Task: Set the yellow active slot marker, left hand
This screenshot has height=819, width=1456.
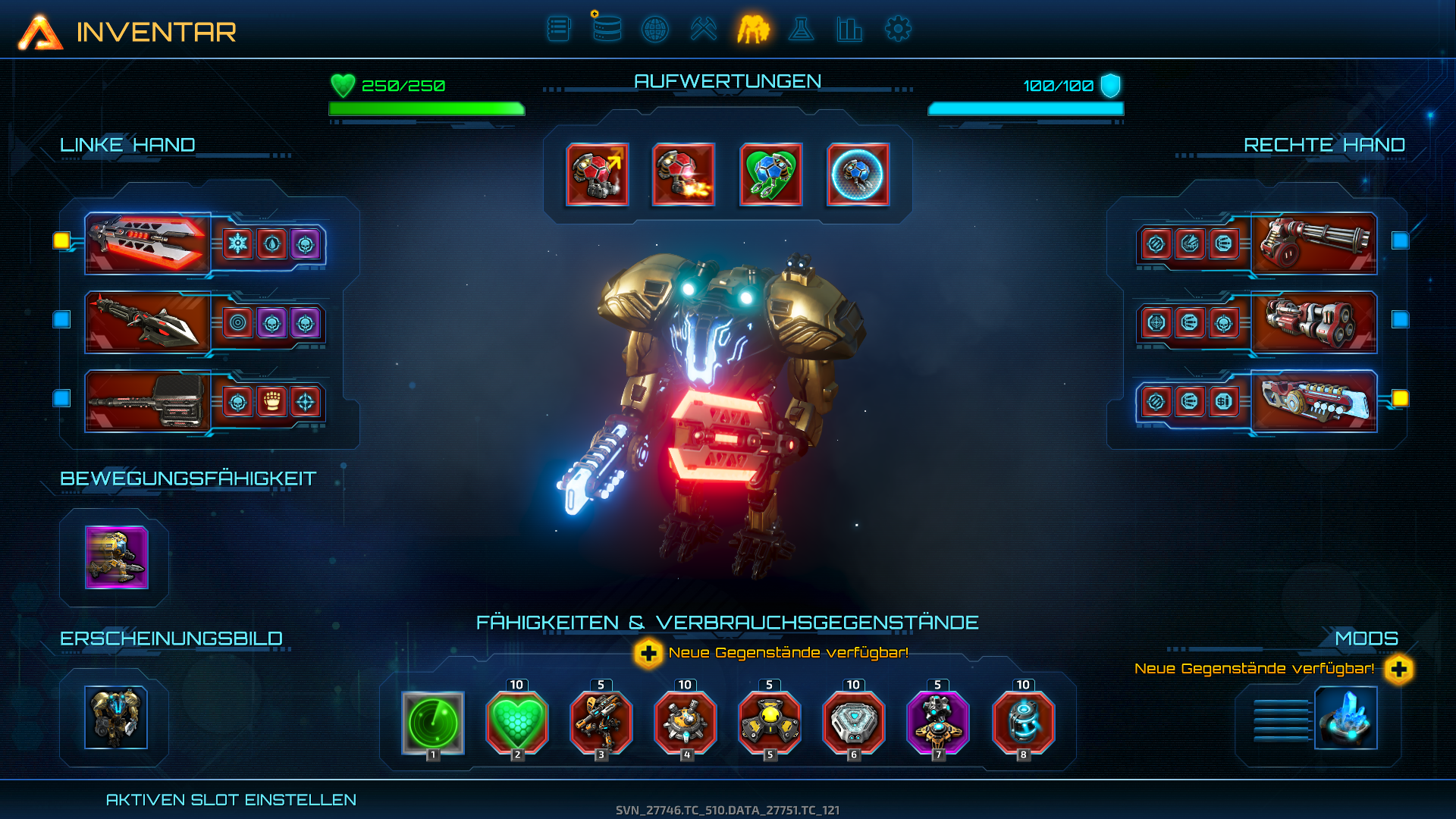Action: (x=61, y=240)
